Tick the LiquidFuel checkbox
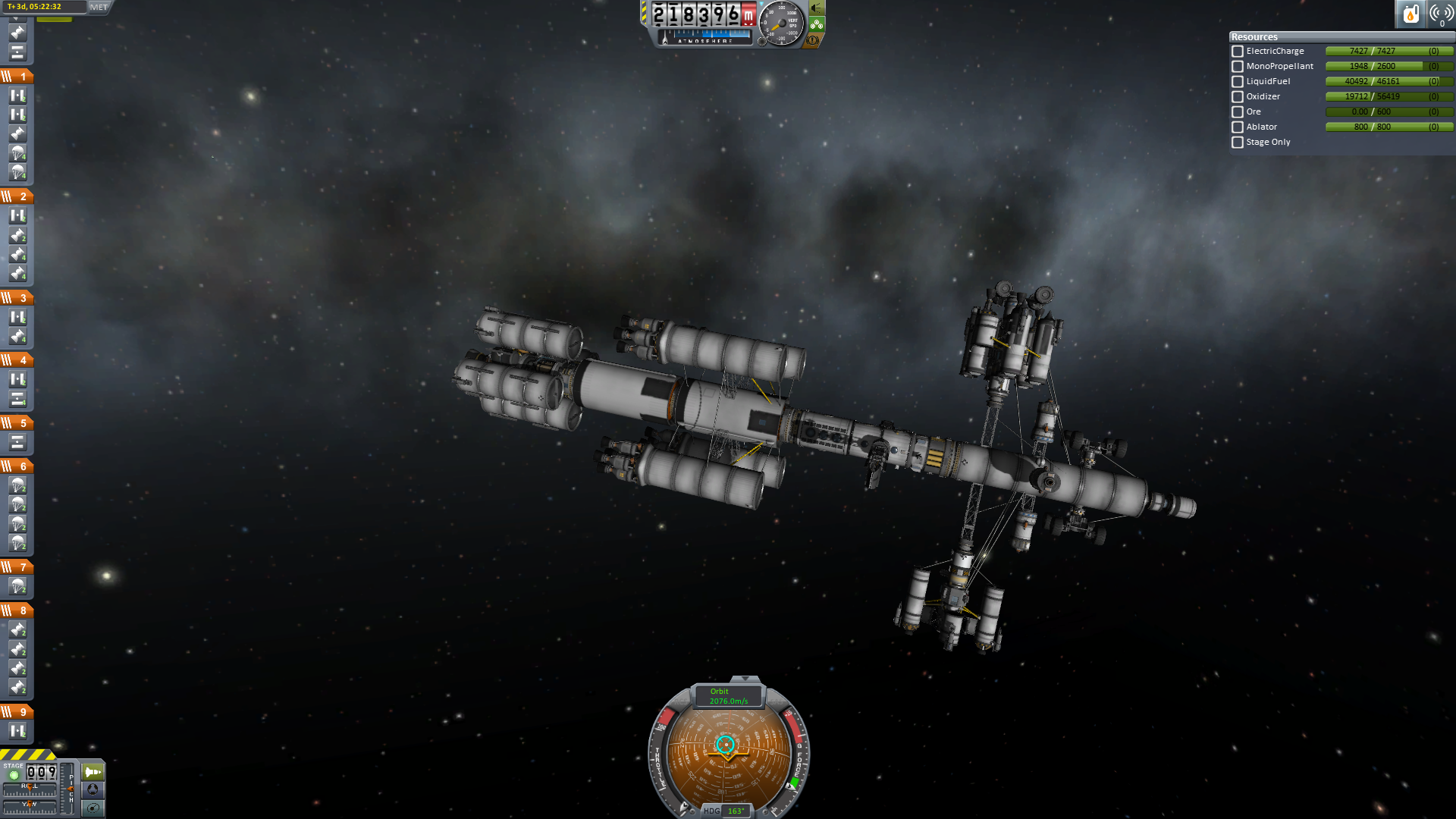 pyautogui.click(x=1238, y=82)
